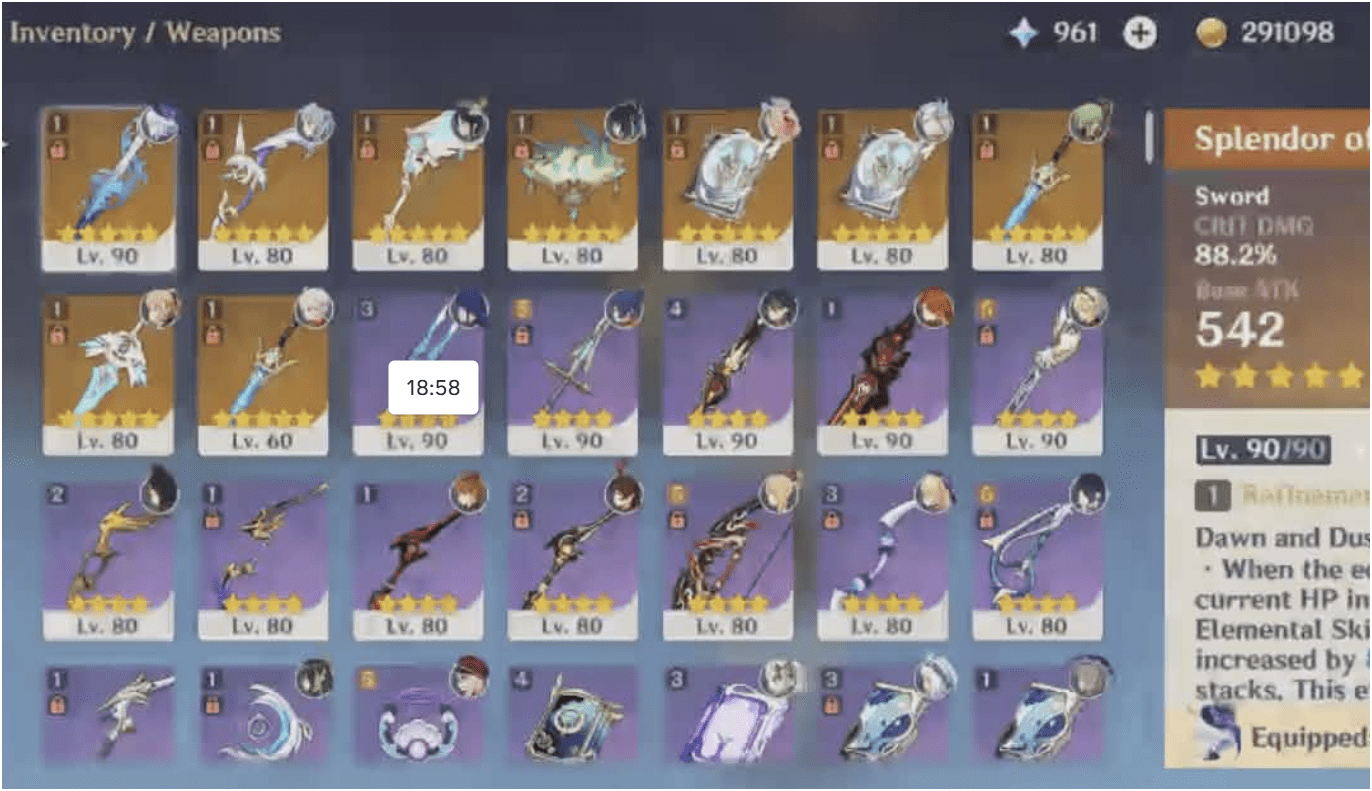Click the 18:58 time overlay
The image size is (1372, 791).
point(432,384)
